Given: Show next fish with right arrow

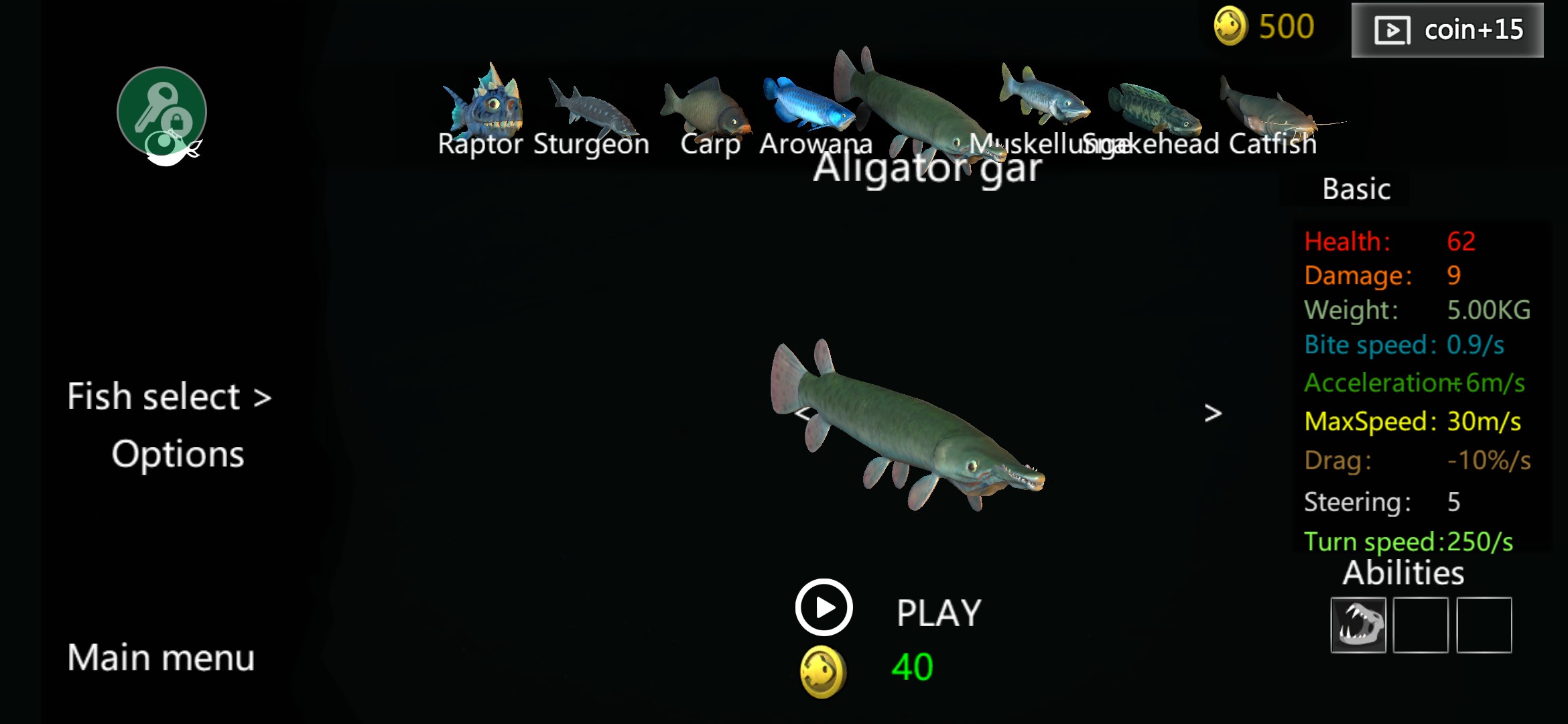Looking at the screenshot, I should point(1213,413).
